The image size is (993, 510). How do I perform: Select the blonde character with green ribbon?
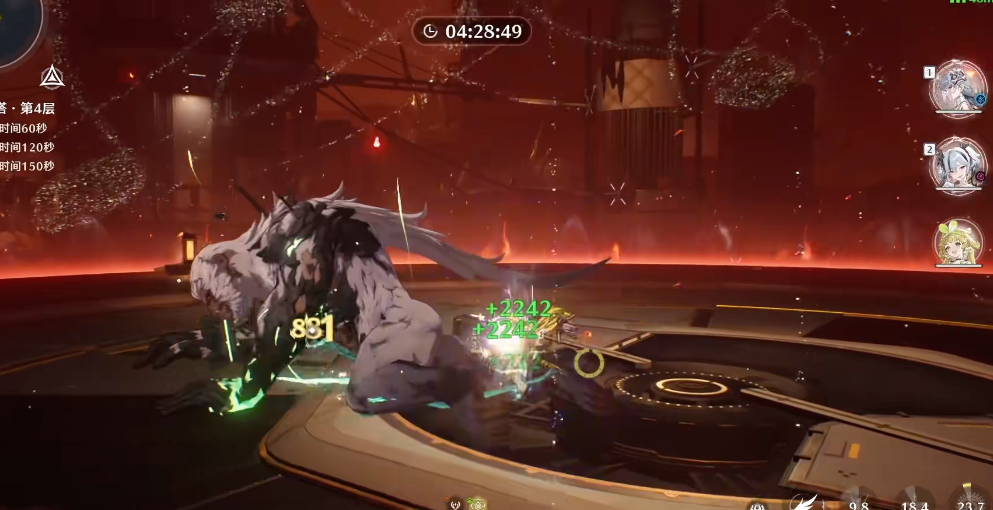pyautogui.click(x=957, y=243)
